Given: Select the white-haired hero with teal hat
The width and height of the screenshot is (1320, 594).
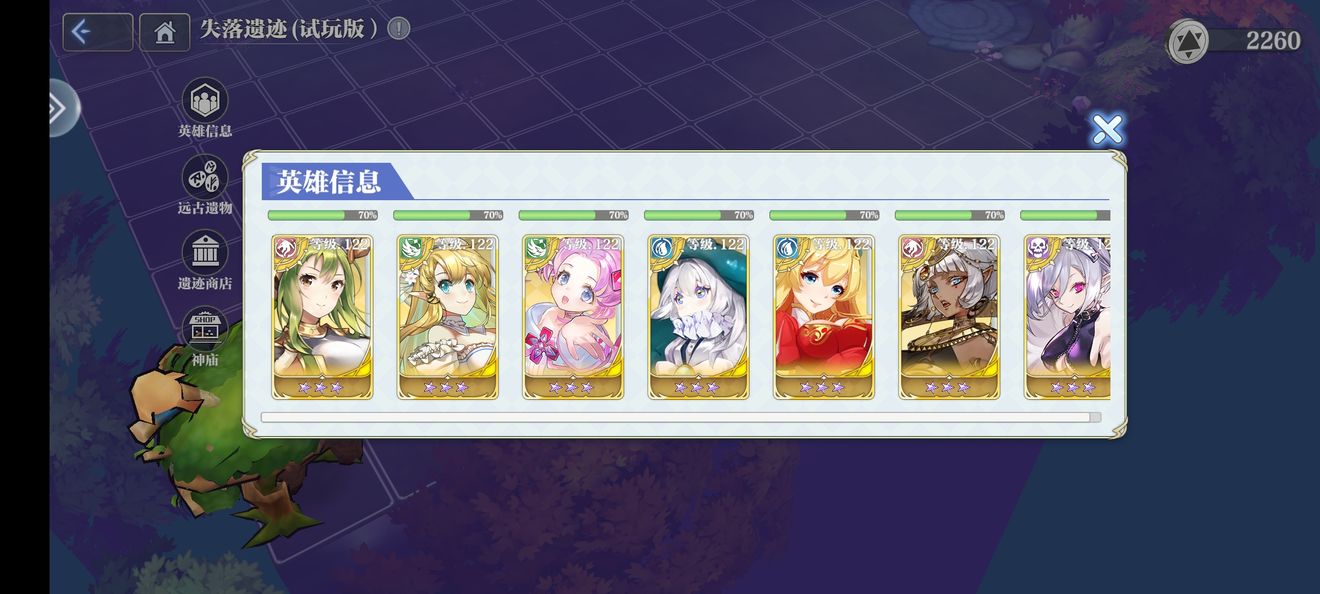Looking at the screenshot, I should (x=698, y=316).
